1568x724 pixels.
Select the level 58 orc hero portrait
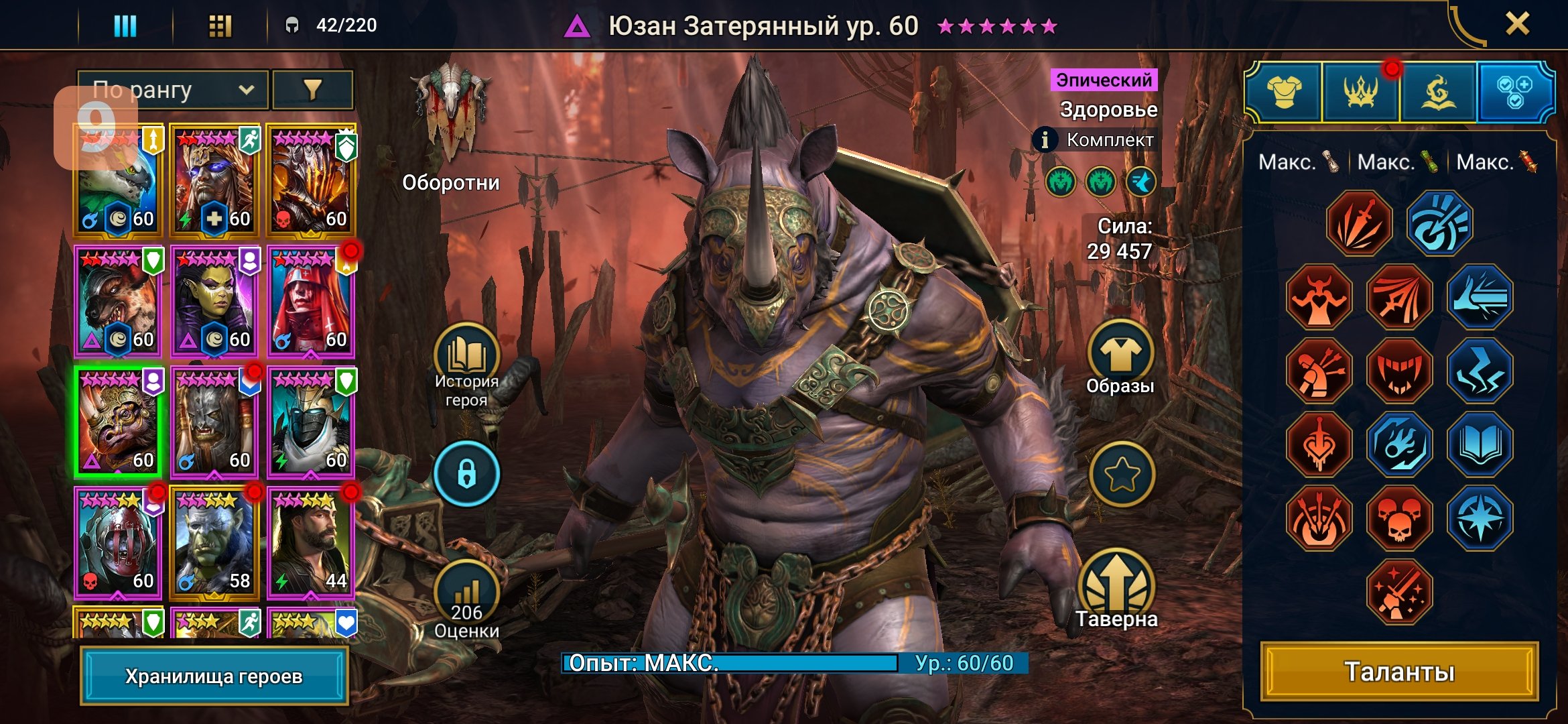point(214,543)
